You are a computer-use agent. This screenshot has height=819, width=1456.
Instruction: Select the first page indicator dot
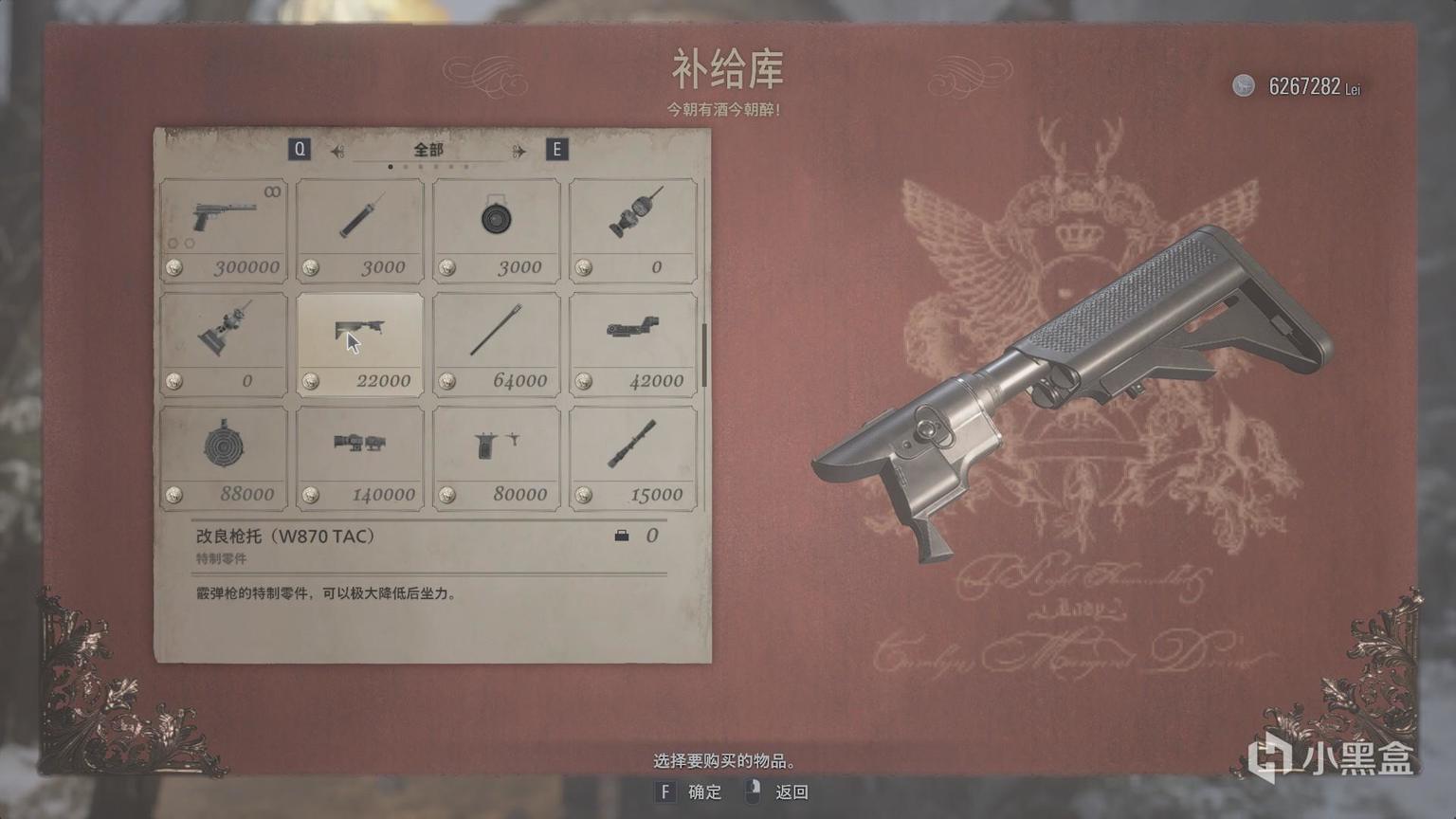(391, 165)
